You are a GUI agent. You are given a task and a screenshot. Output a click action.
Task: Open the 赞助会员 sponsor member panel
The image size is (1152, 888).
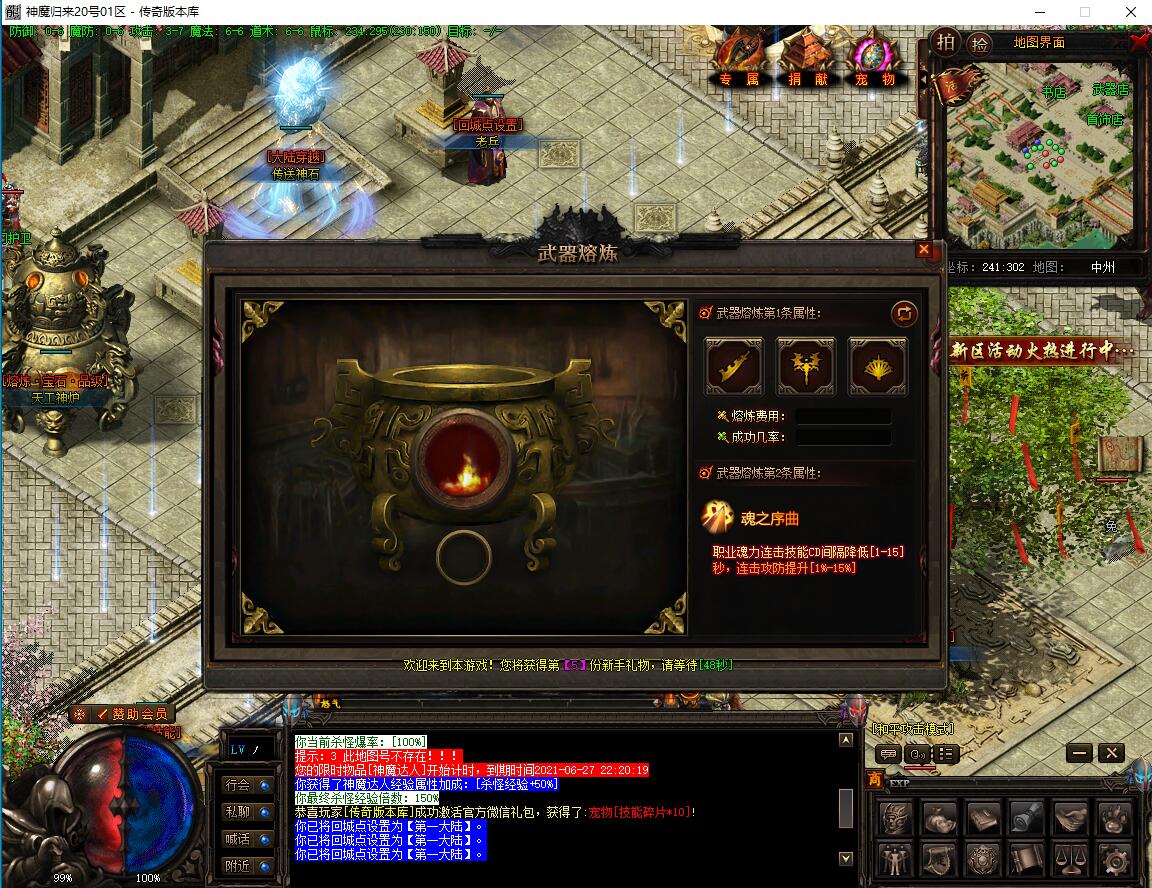[x=133, y=714]
